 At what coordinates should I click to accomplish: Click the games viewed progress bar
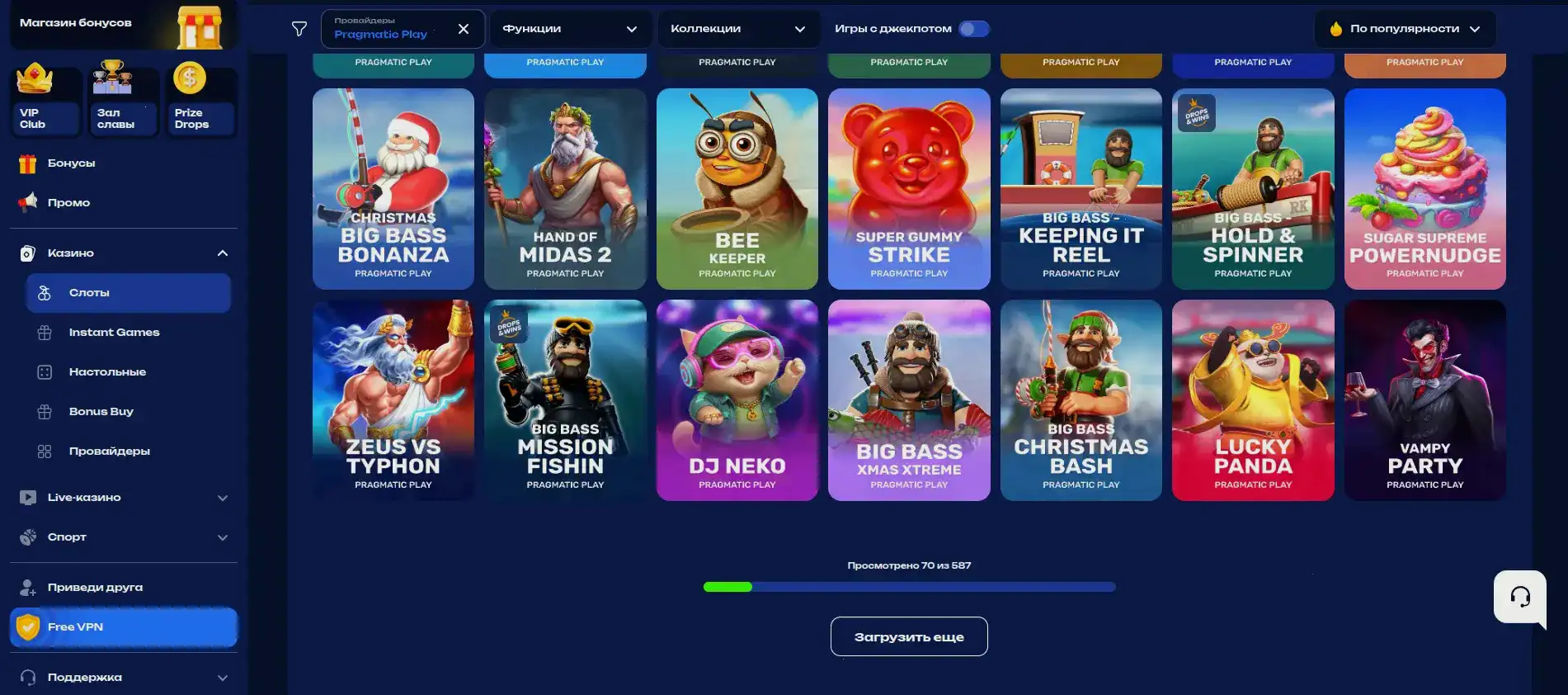[x=908, y=587]
